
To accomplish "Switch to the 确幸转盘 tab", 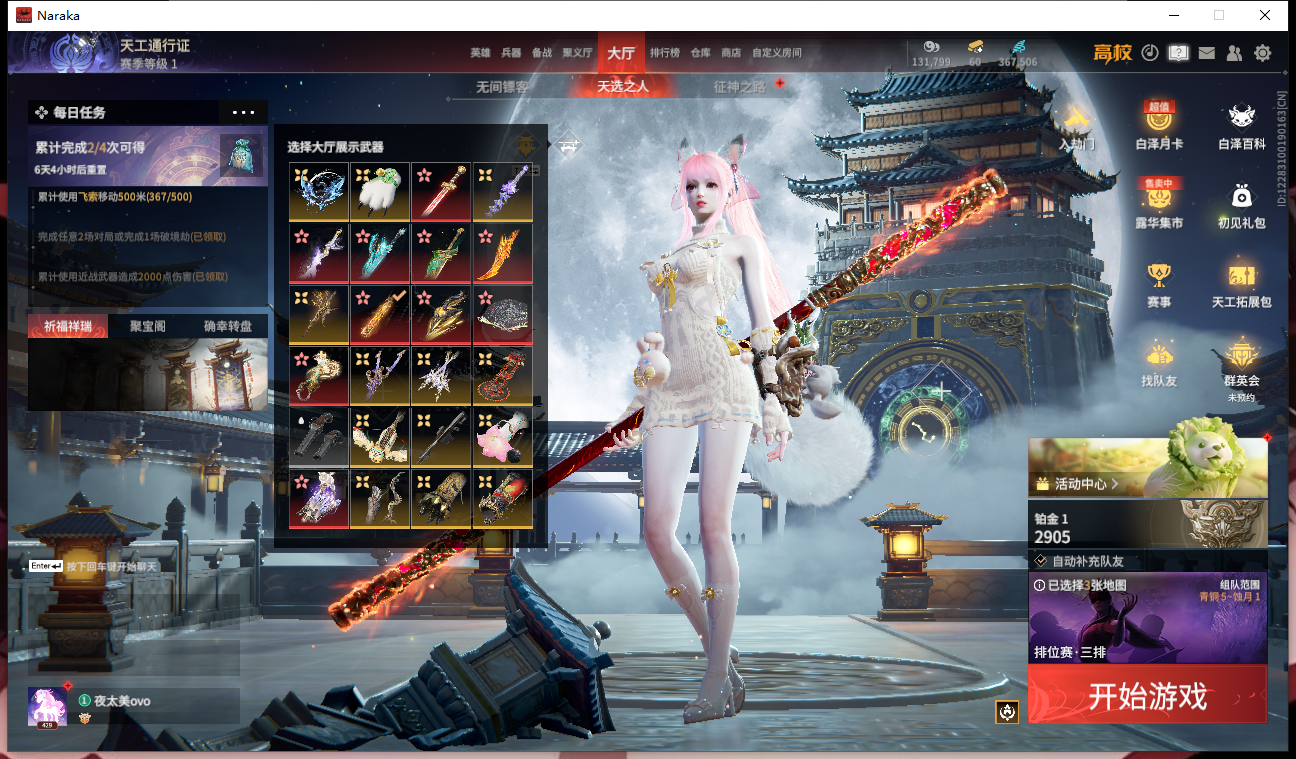I will pyautogui.click(x=228, y=326).
